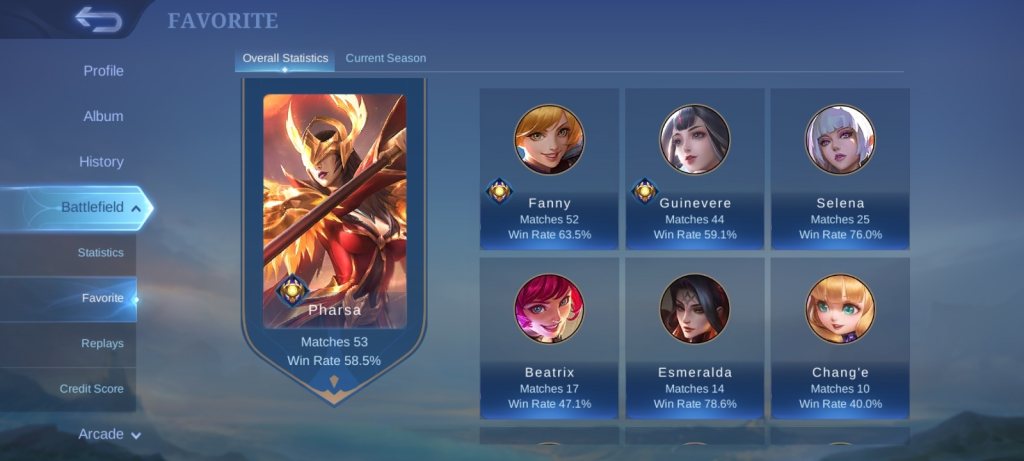Select the Esmeralda hero tile
The height and width of the screenshot is (461, 1024).
695,338
